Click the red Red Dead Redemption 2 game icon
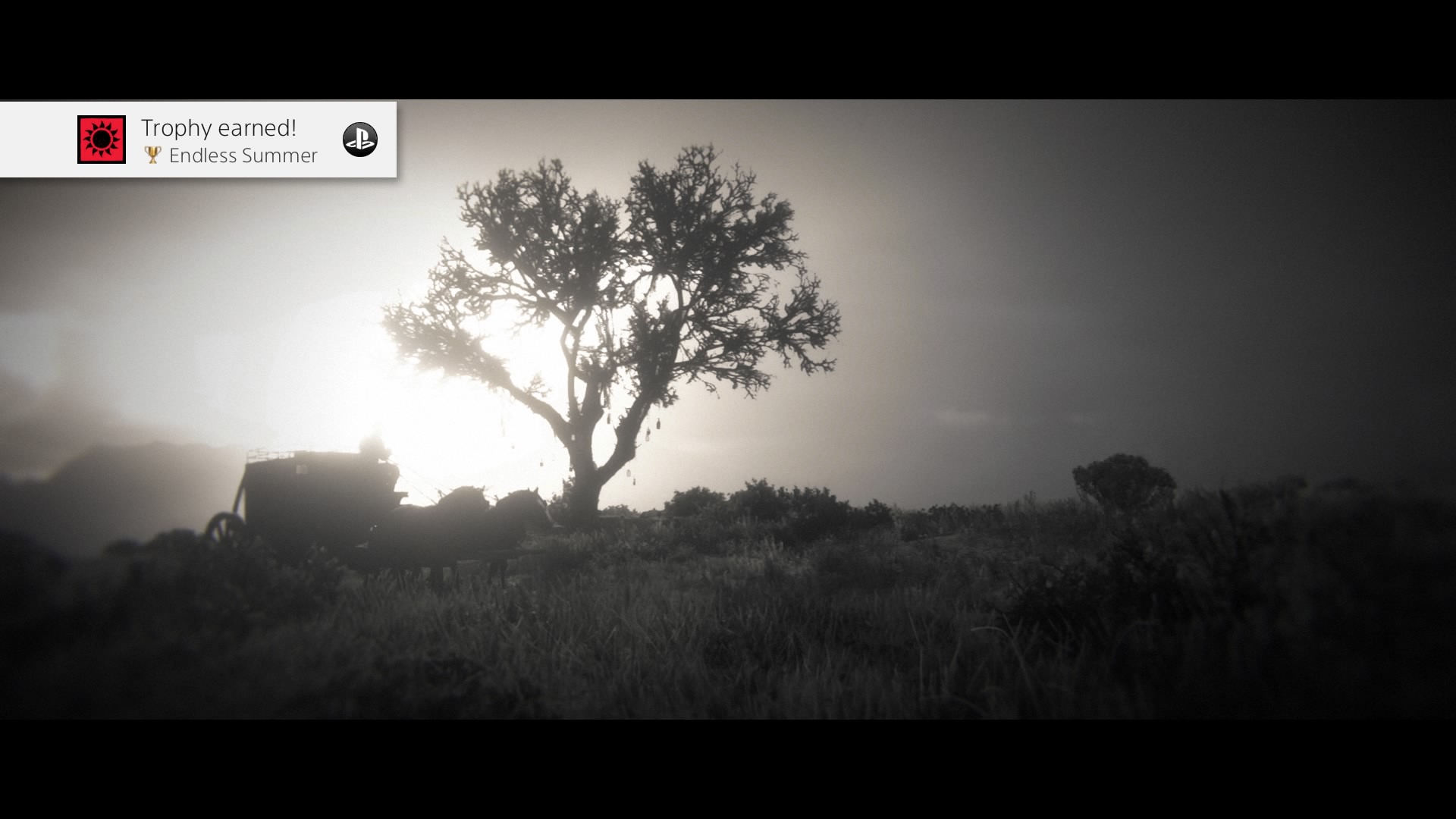This screenshot has width=1456, height=819. click(102, 140)
